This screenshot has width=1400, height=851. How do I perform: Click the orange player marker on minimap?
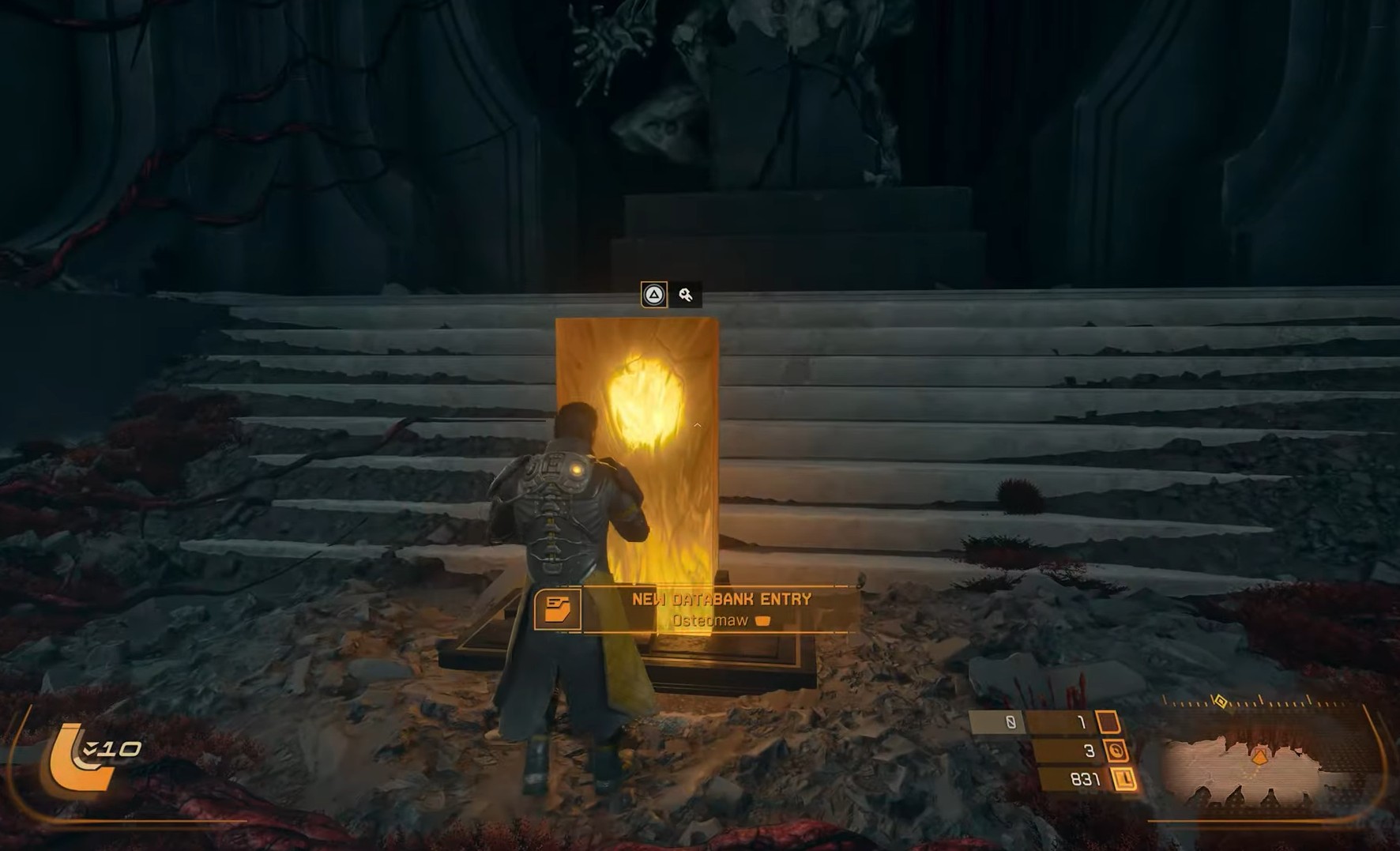click(x=1259, y=757)
